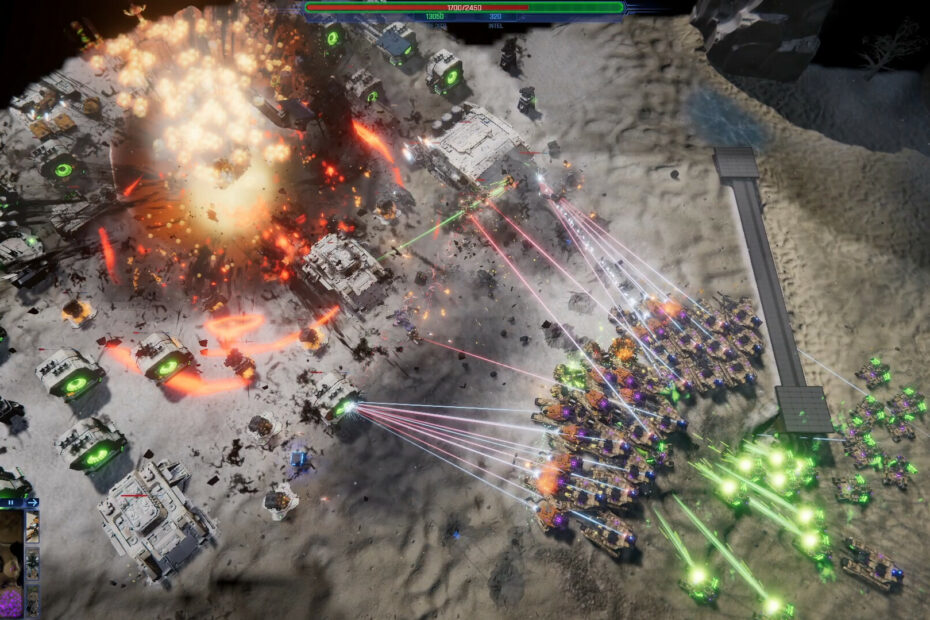Click the right arrow button beside pause
This screenshot has height=620, width=930.
pos(32,502)
